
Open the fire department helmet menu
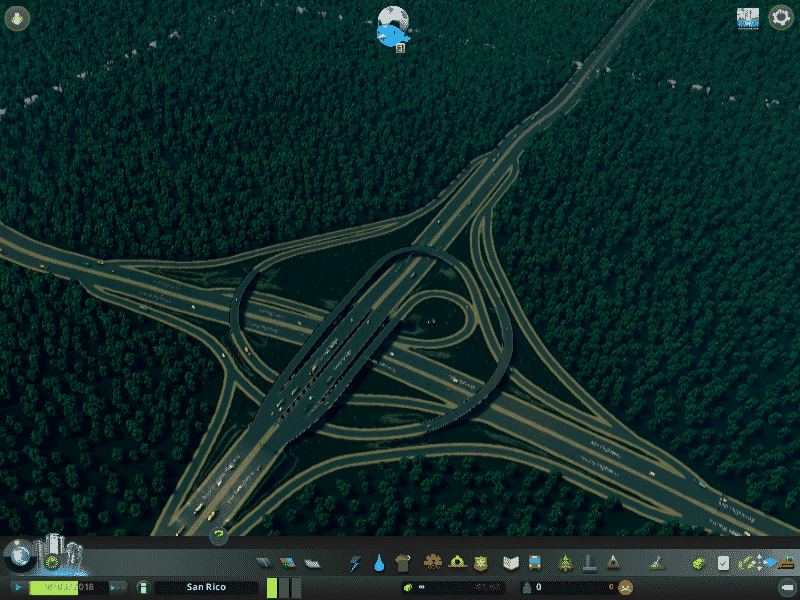[457, 563]
